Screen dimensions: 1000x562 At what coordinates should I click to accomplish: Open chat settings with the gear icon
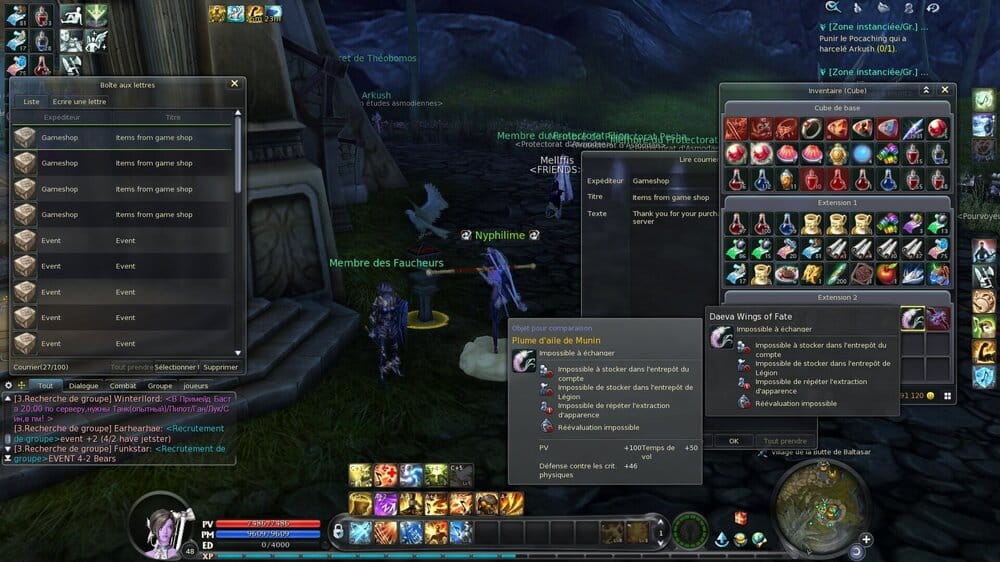(x=9, y=385)
